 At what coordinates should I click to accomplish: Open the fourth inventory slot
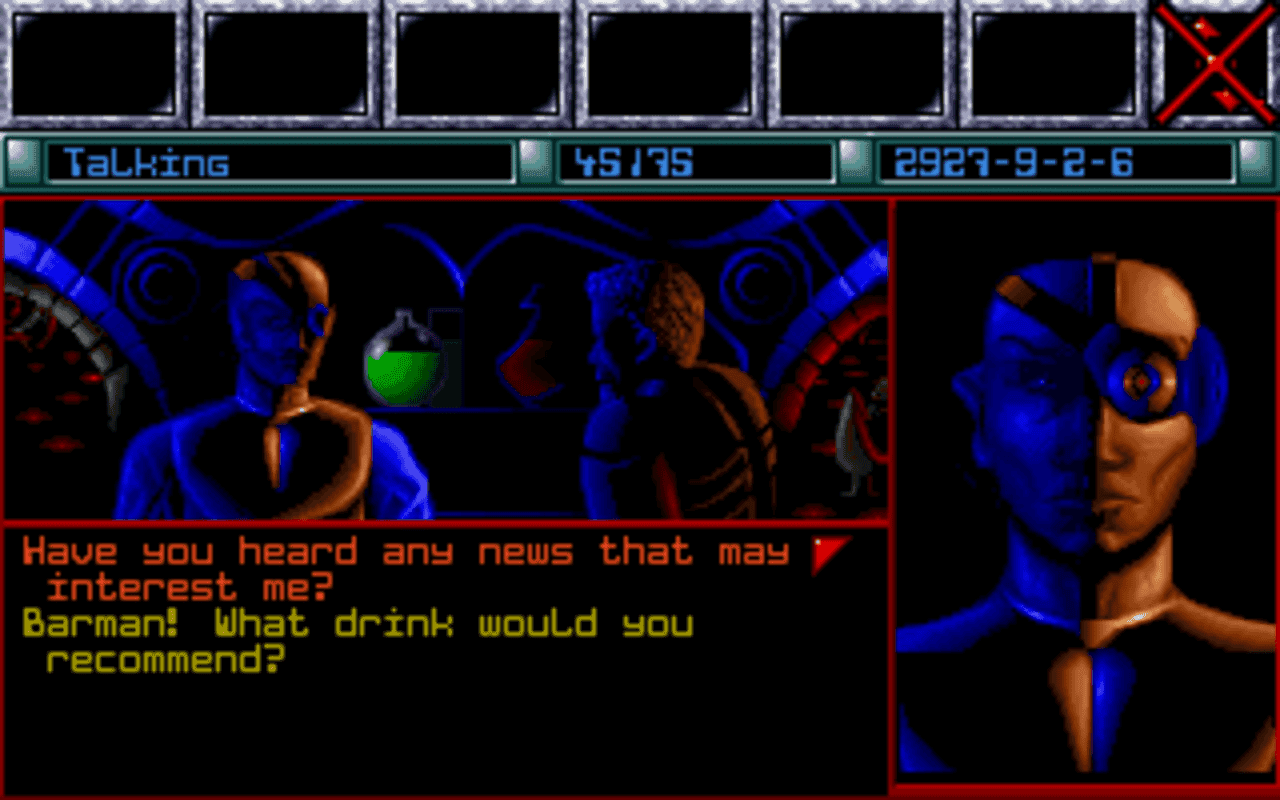[671, 63]
